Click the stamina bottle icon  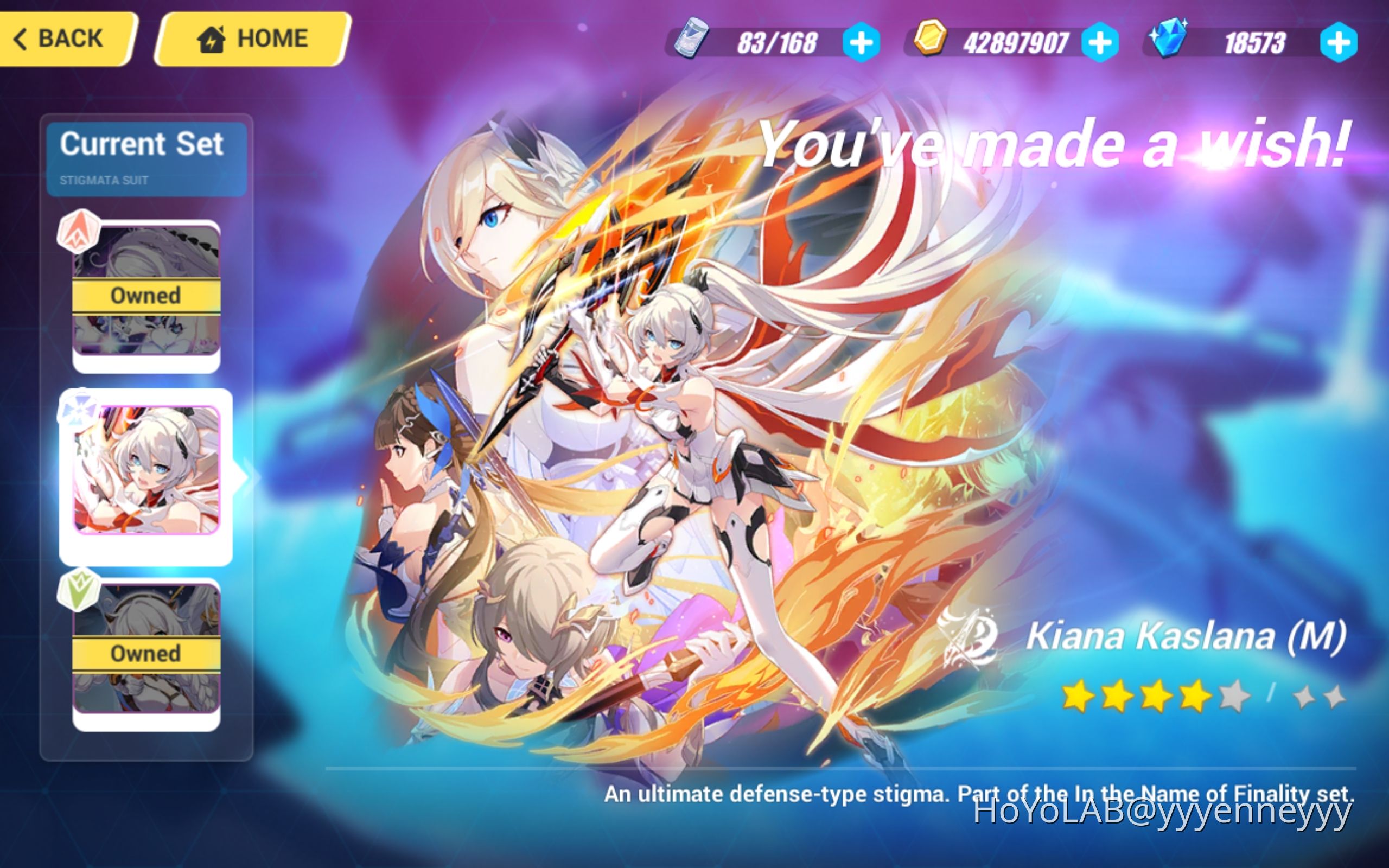(691, 40)
